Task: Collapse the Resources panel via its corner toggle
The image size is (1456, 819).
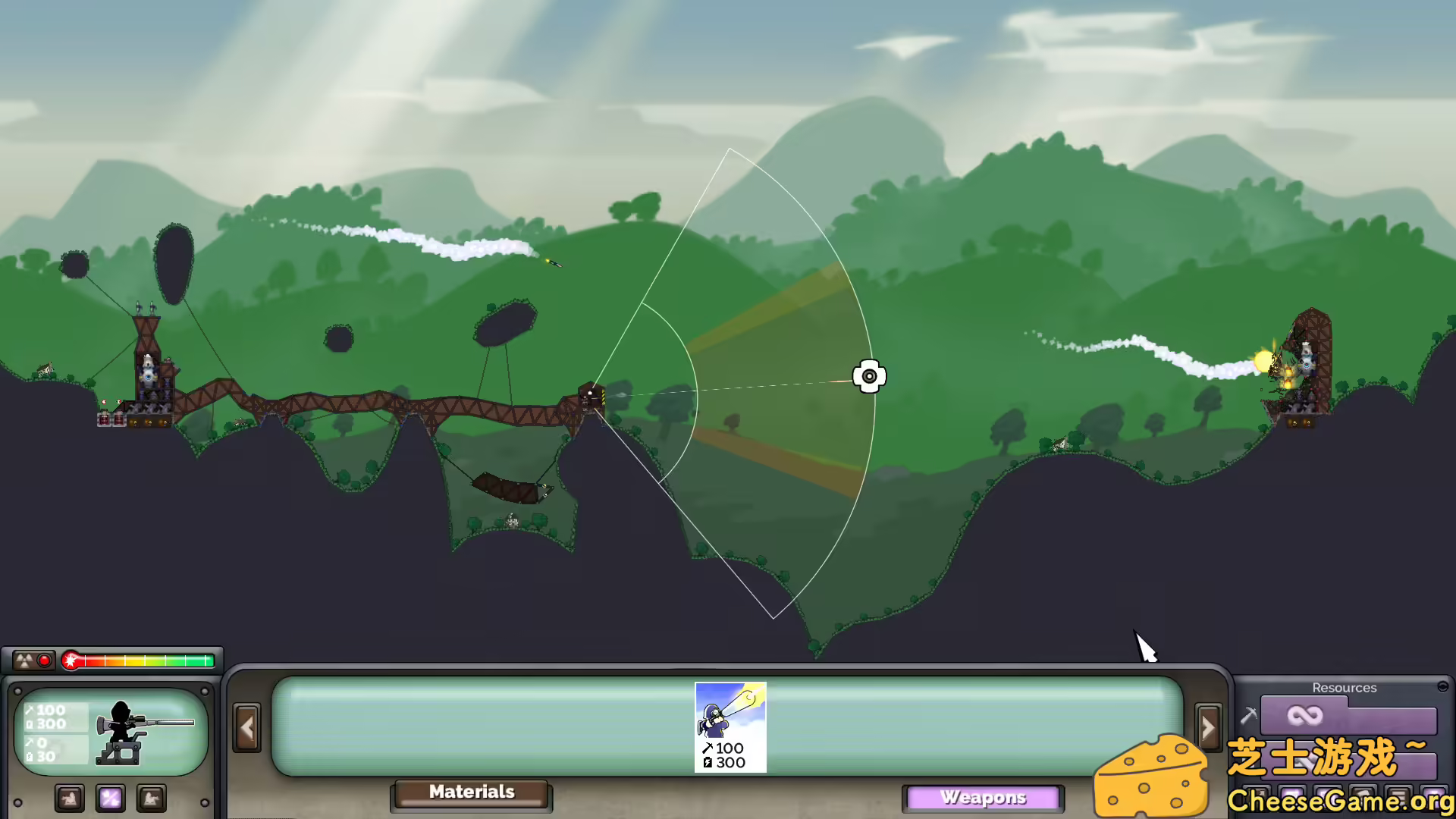Action: pyautogui.click(x=1442, y=686)
